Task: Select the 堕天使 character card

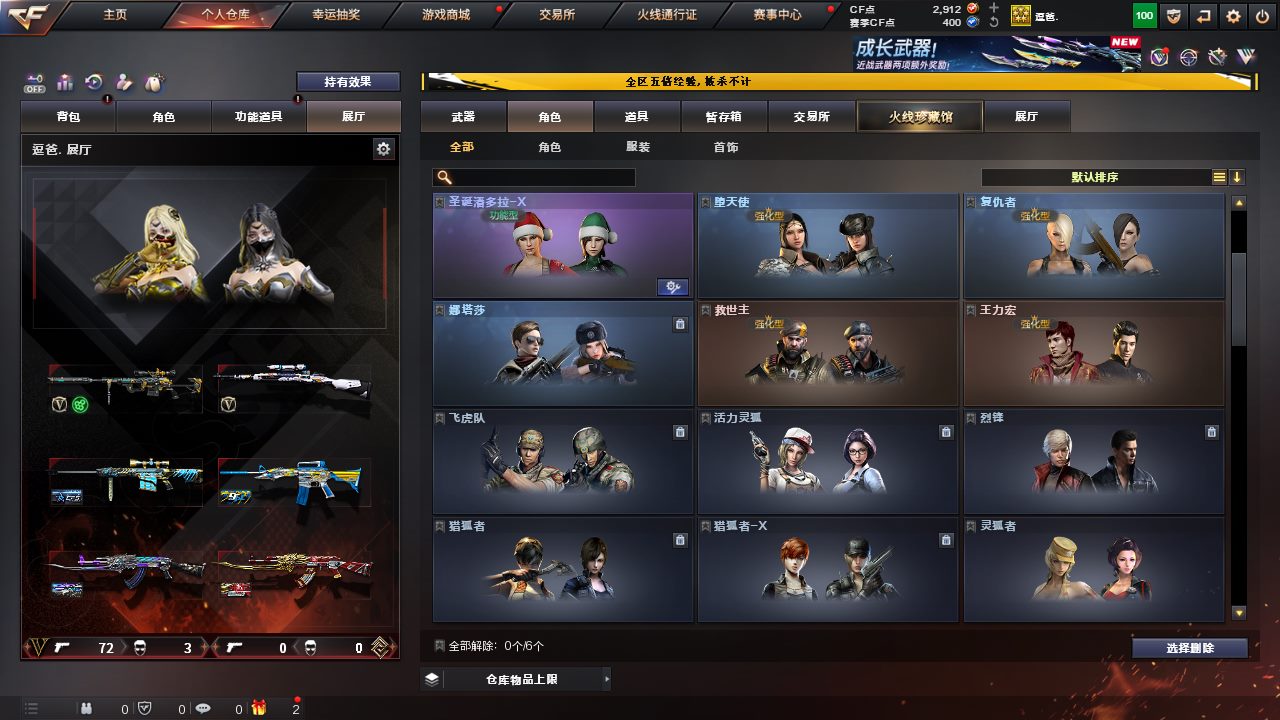Action: pyautogui.click(x=827, y=246)
